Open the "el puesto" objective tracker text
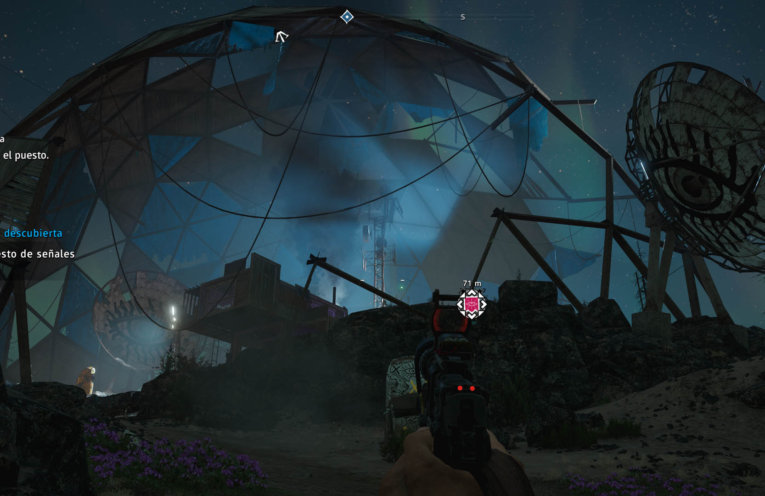The height and width of the screenshot is (496, 765). [x=25, y=155]
